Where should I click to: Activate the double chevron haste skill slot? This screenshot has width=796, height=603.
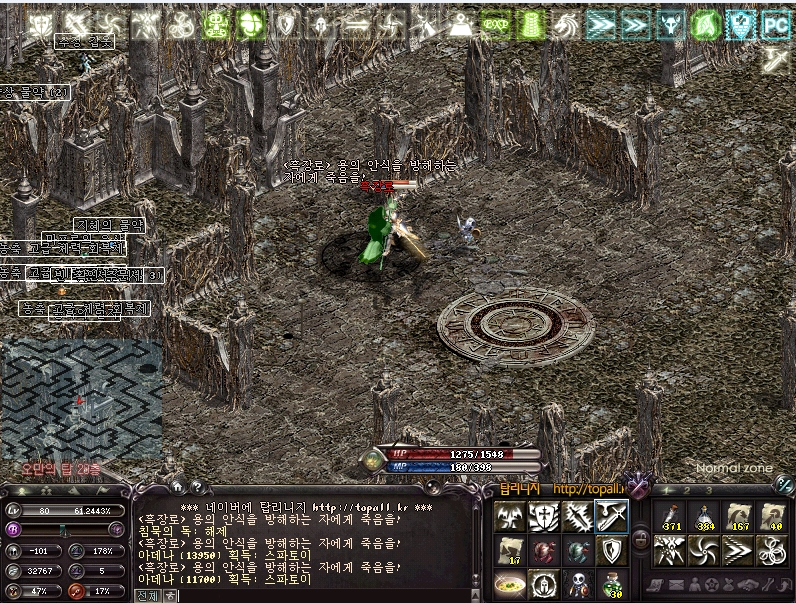738,550
